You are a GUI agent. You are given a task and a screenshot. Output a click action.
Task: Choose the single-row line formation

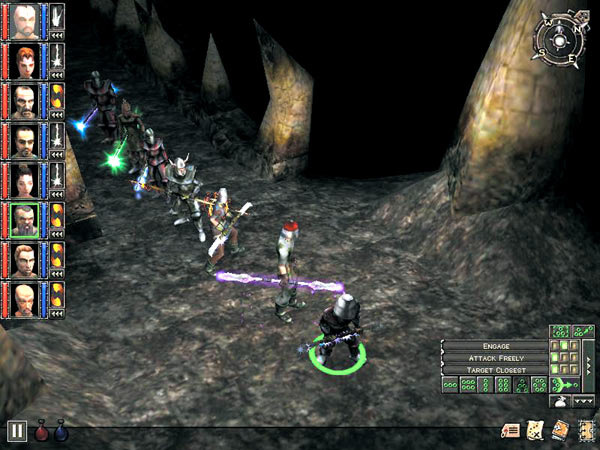pyautogui.click(x=452, y=385)
